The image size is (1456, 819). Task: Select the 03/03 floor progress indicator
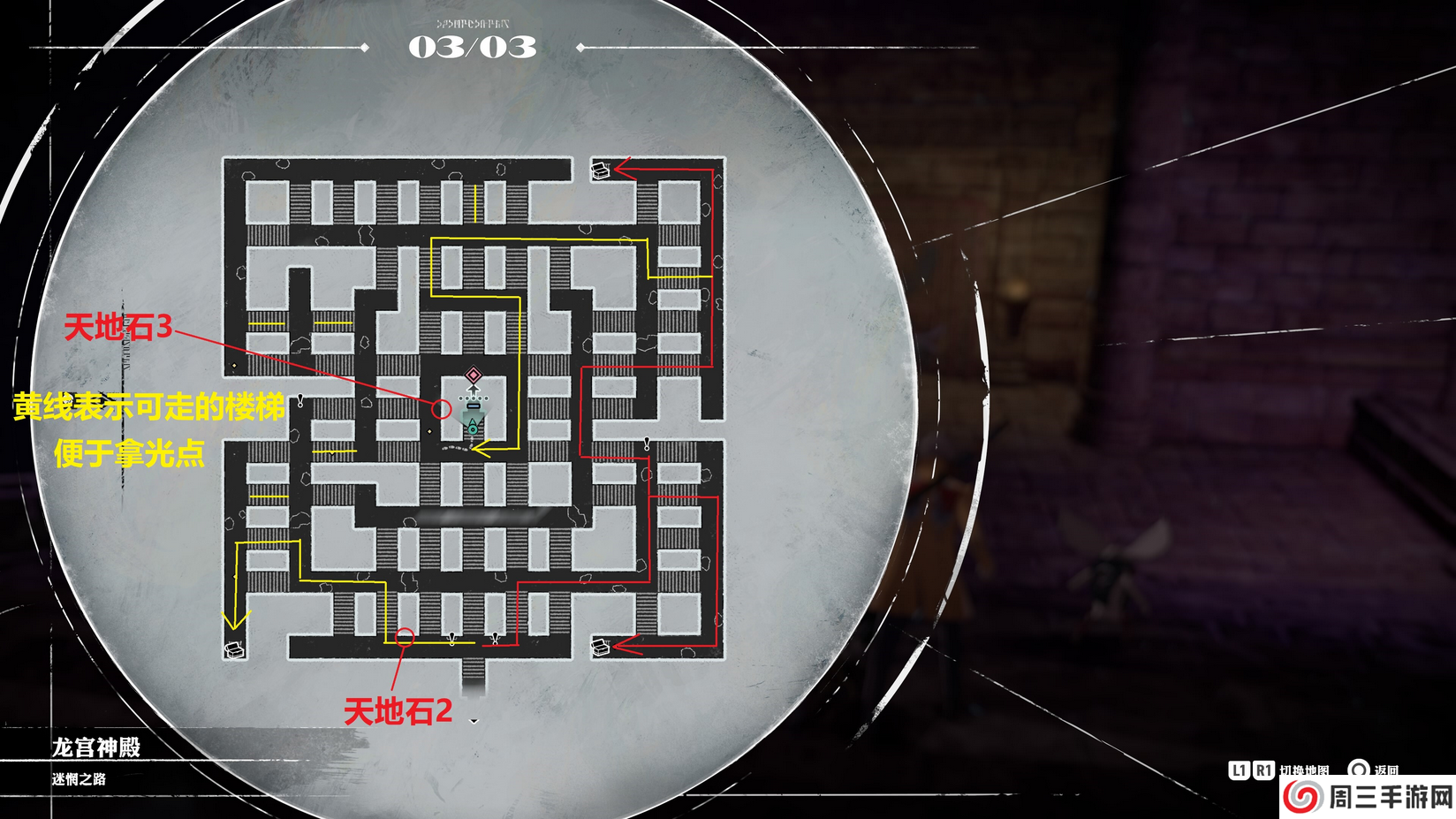click(472, 49)
